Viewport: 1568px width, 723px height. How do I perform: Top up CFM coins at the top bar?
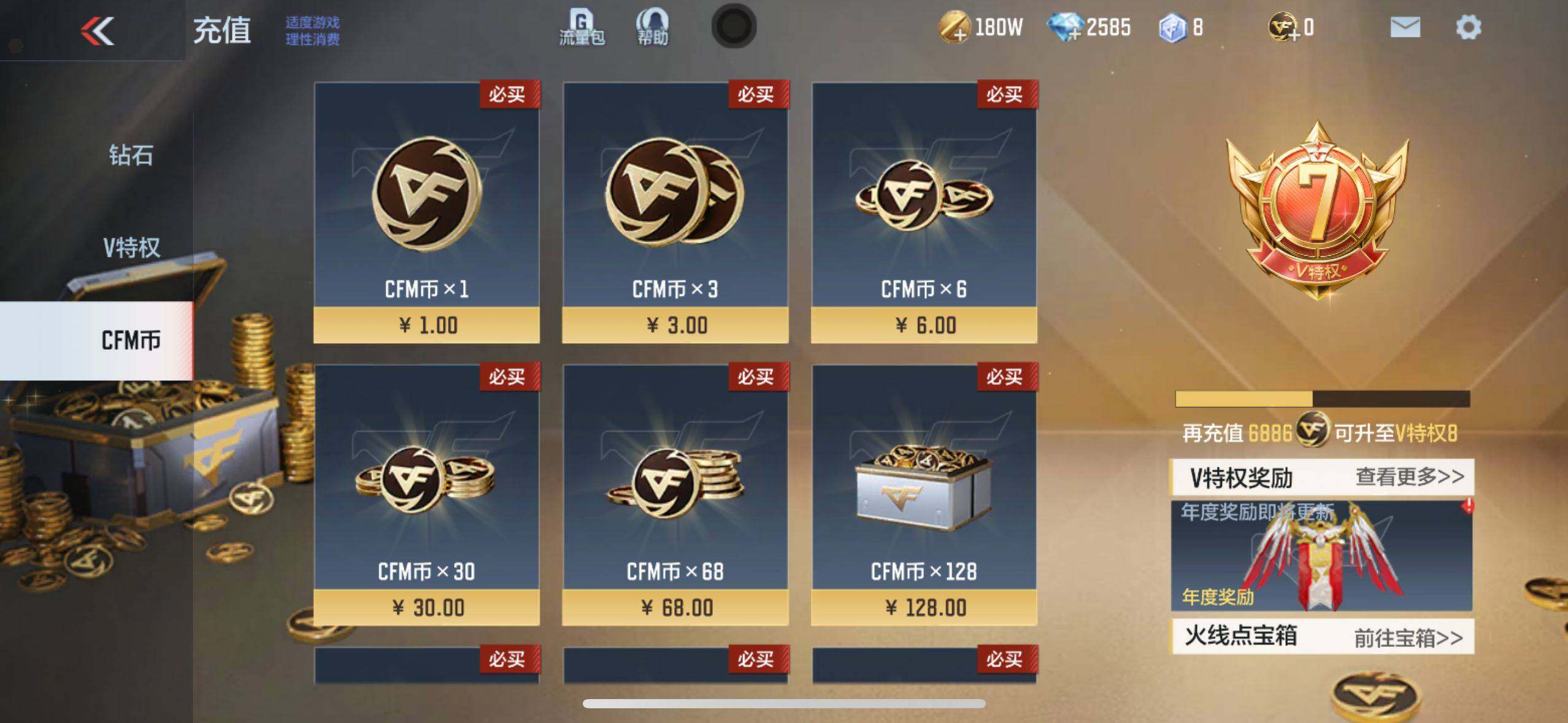pyautogui.click(x=1283, y=28)
